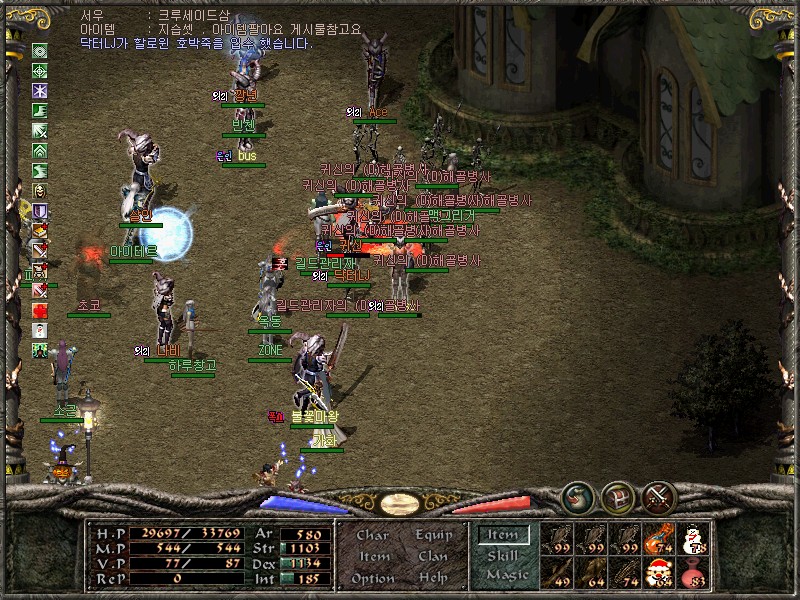Click the skull buff icon
The width and height of the screenshot is (800, 600).
click(x=40, y=191)
